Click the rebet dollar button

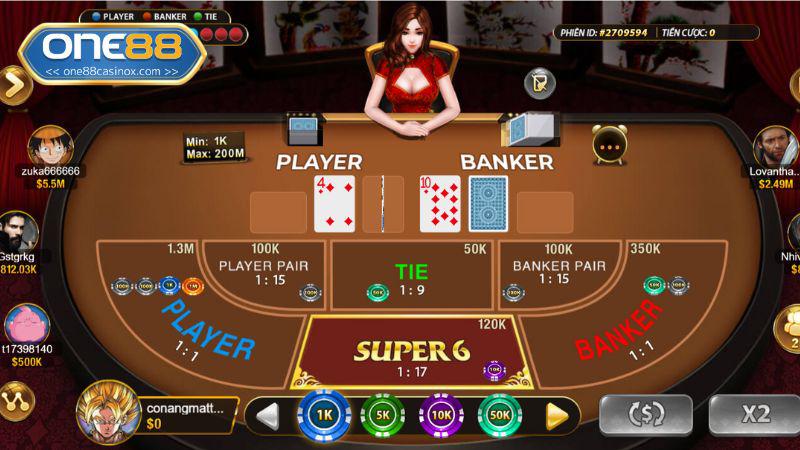pyautogui.click(x=645, y=414)
